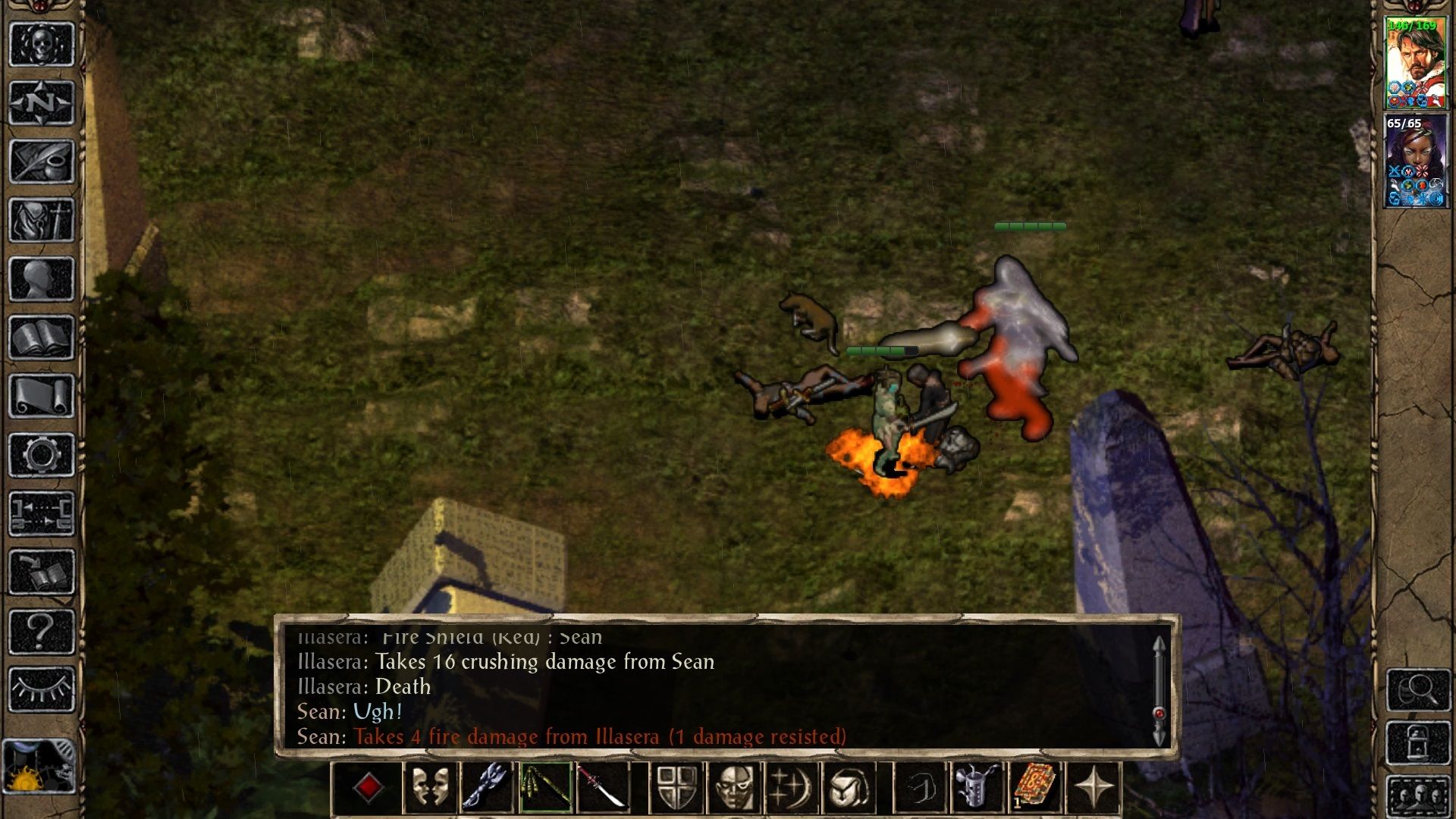1456x819 pixels.
Task: Select the purple-hooded woman's portrait
Action: point(1415,160)
